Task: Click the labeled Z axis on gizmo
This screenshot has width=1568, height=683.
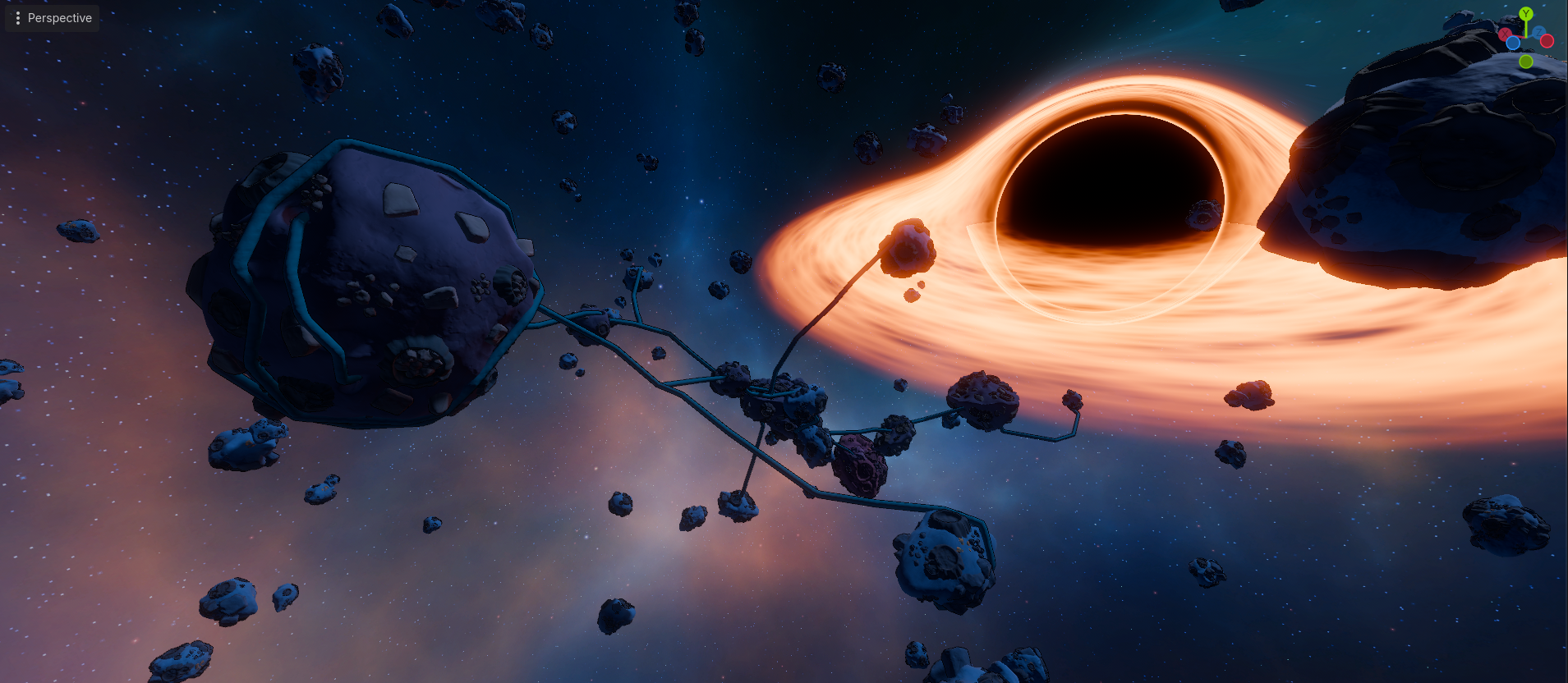Action: click(x=1538, y=33)
